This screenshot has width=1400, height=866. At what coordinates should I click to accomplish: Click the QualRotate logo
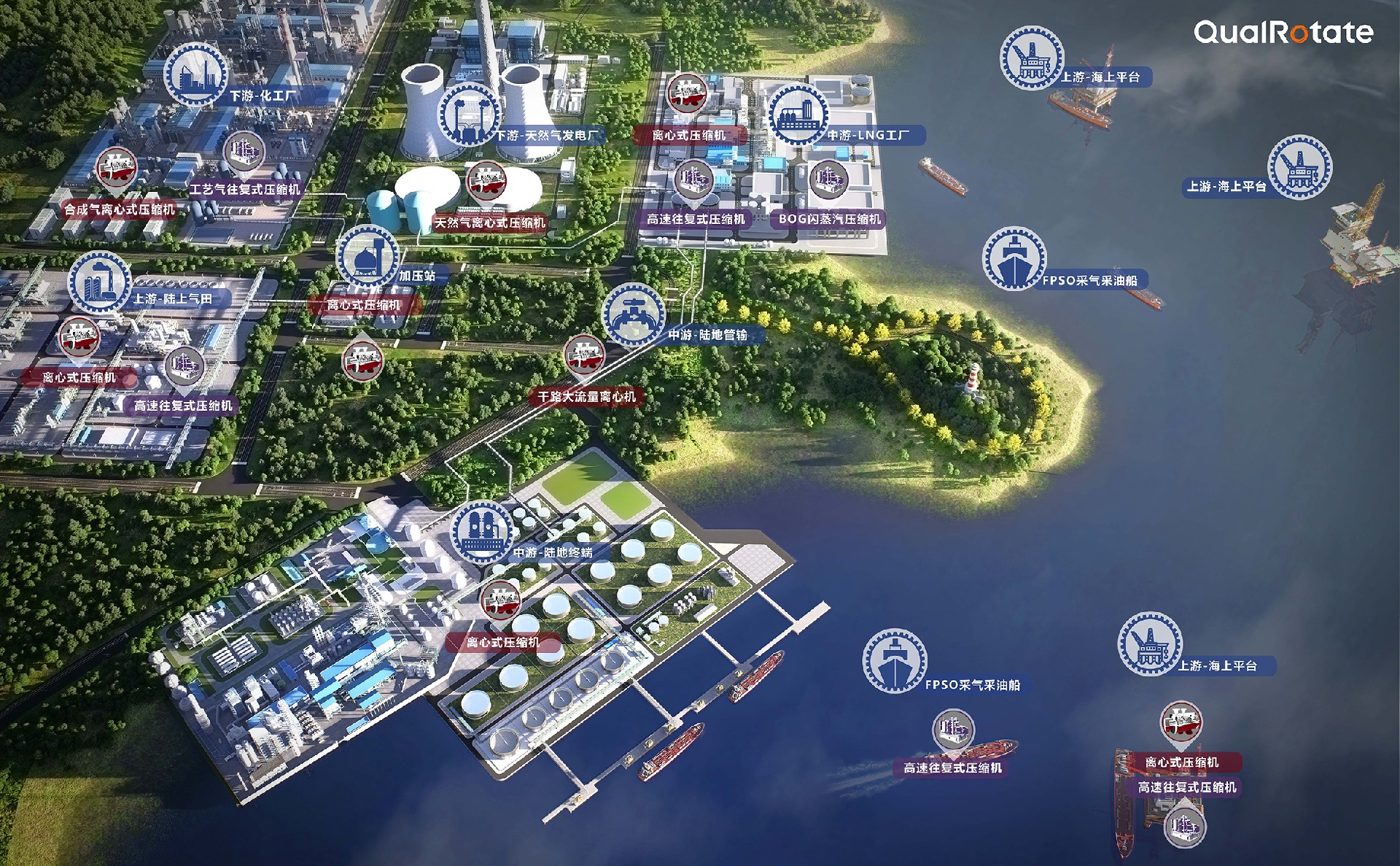click(1283, 32)
